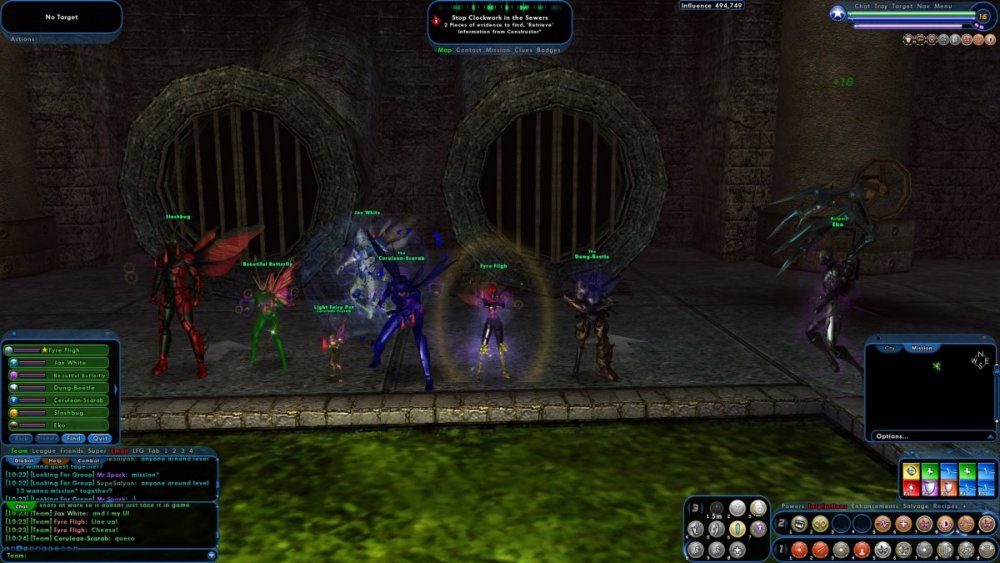Select Jax White in the team list
Viewport: 1000px width, 563px height.
(62, 362)
